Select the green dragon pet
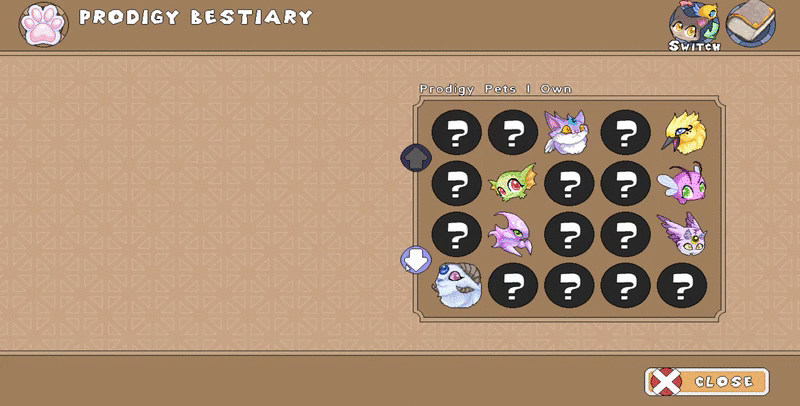 point(512,183)
